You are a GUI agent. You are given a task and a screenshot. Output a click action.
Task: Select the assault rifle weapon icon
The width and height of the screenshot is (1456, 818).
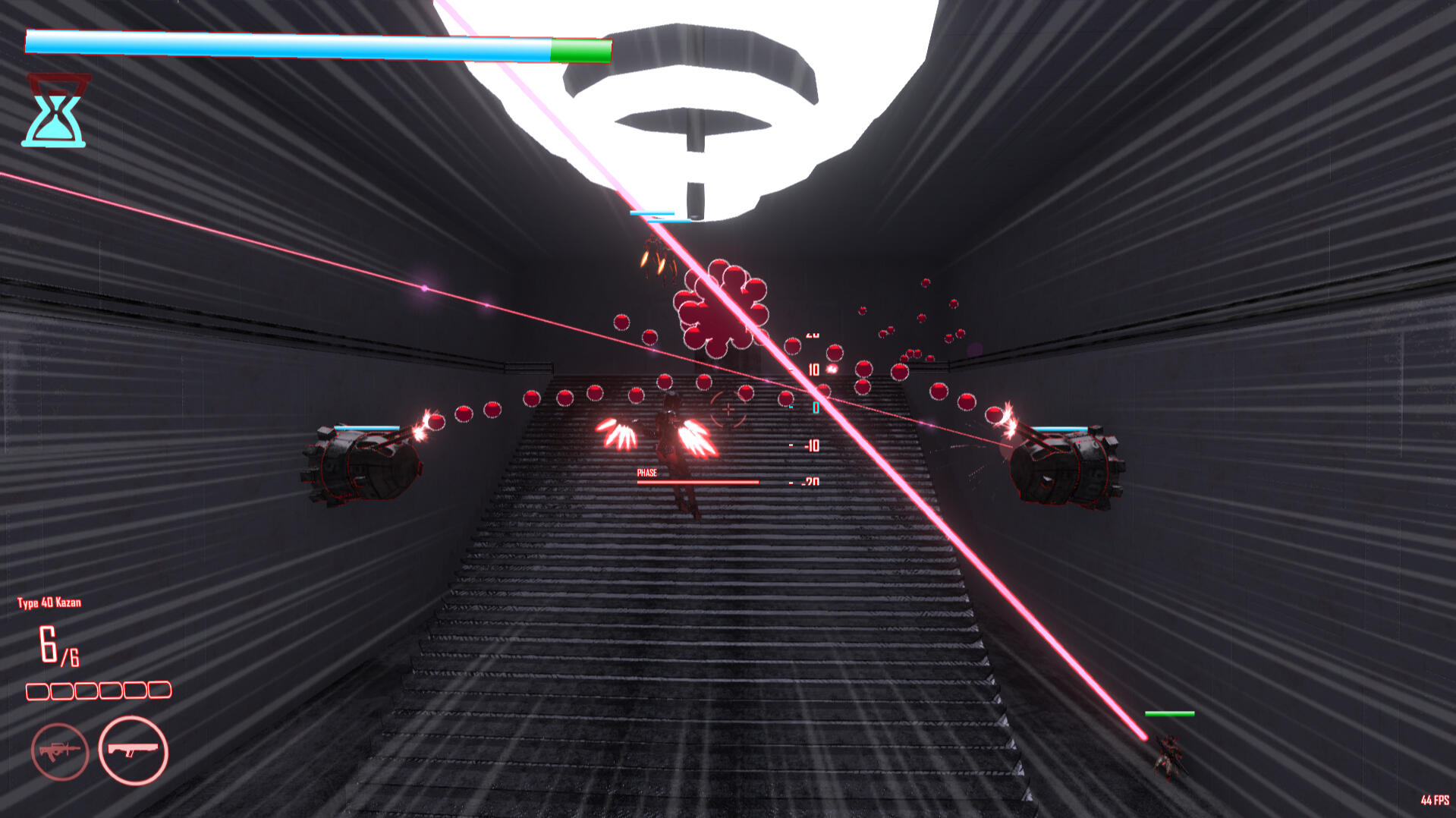click(60, 751)
